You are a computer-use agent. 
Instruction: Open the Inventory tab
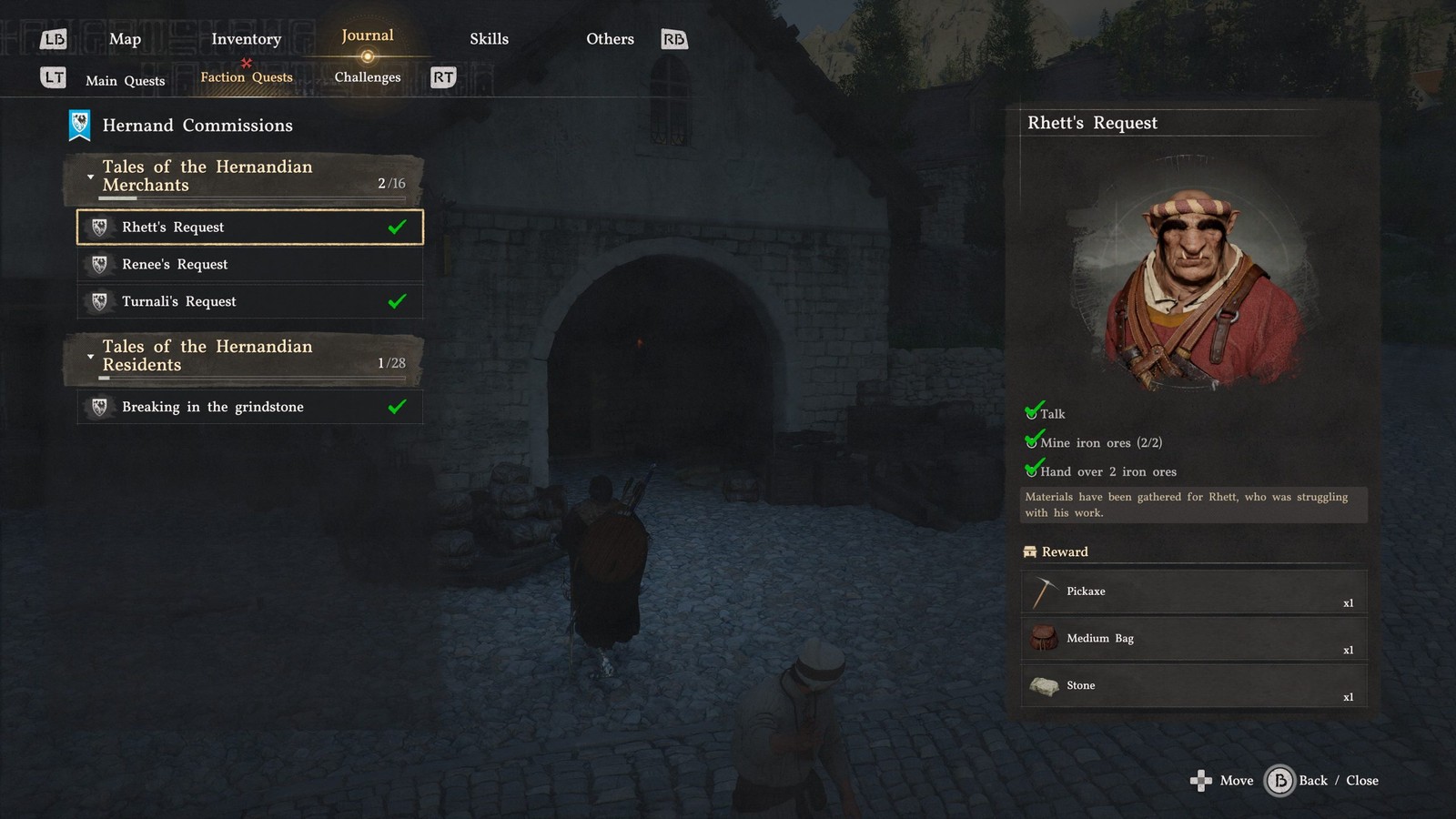(x=246, y=39)
